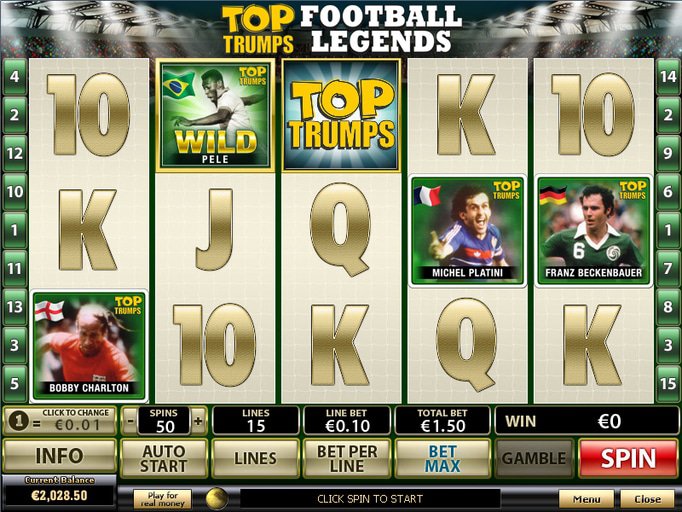682x512 pixels.
Task: Raise the Bet Per Line
Action: coord(346,458)
